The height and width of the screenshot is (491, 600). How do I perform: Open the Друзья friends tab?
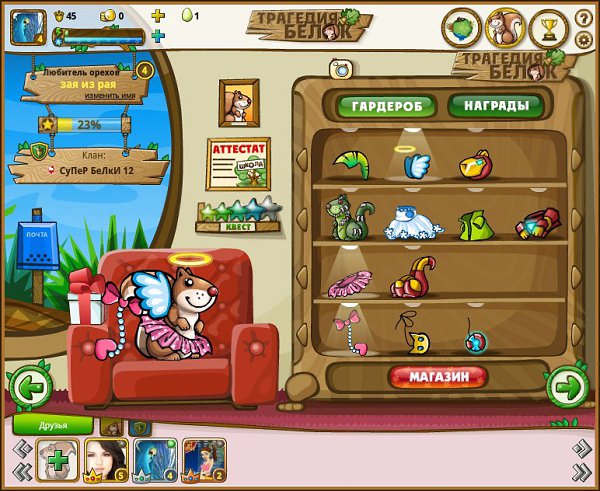[53, 425]
